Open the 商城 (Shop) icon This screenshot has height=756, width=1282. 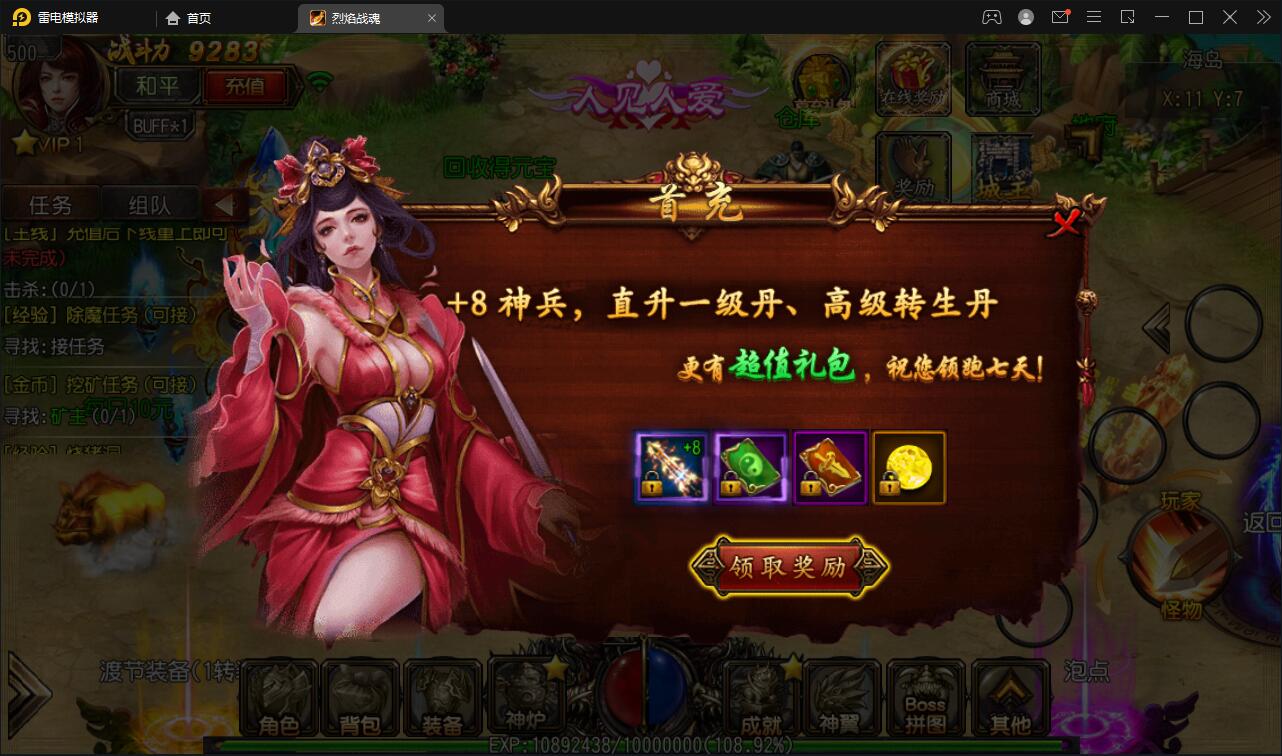point(1003,78)
